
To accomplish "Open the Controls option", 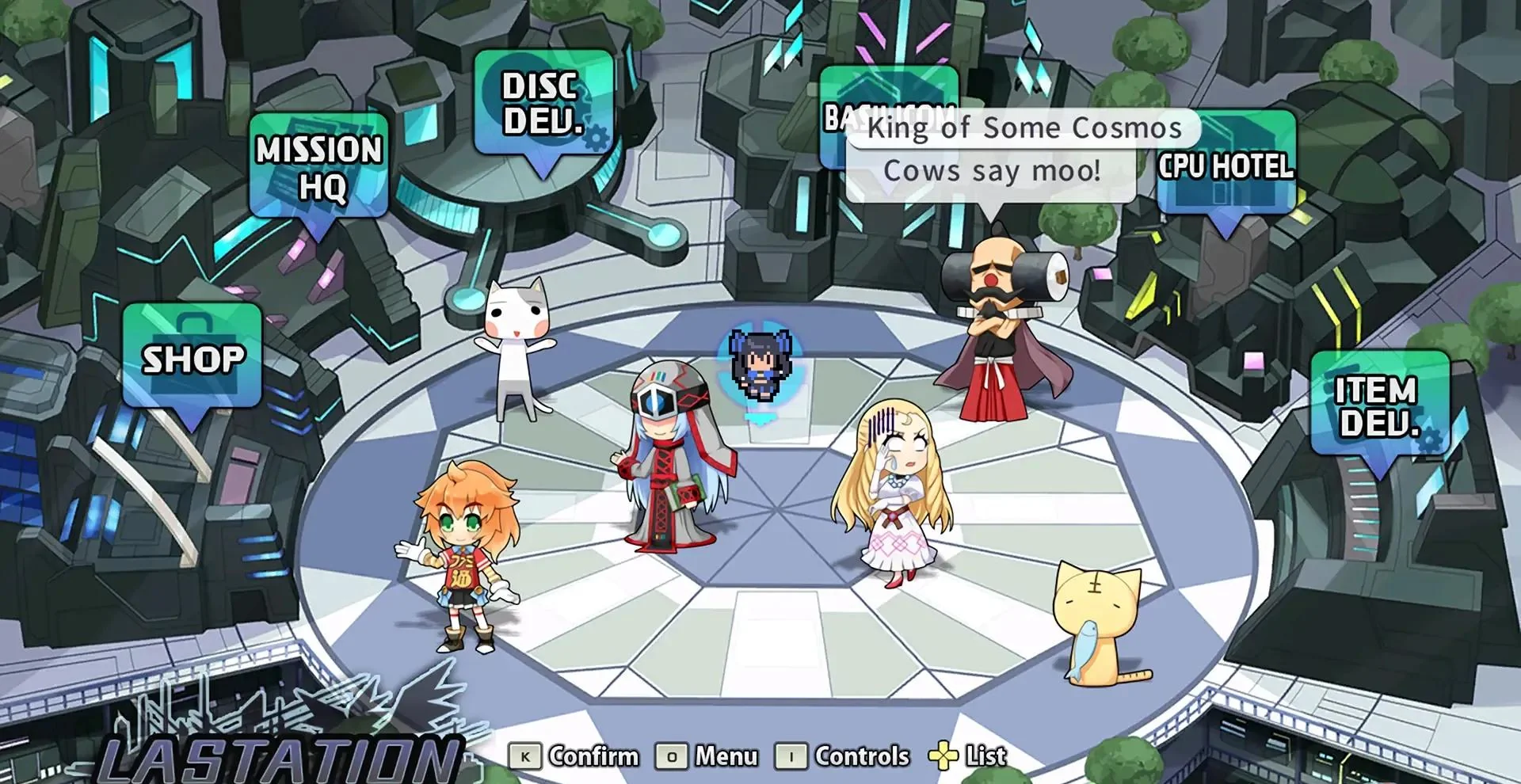I will pos(861,755).
